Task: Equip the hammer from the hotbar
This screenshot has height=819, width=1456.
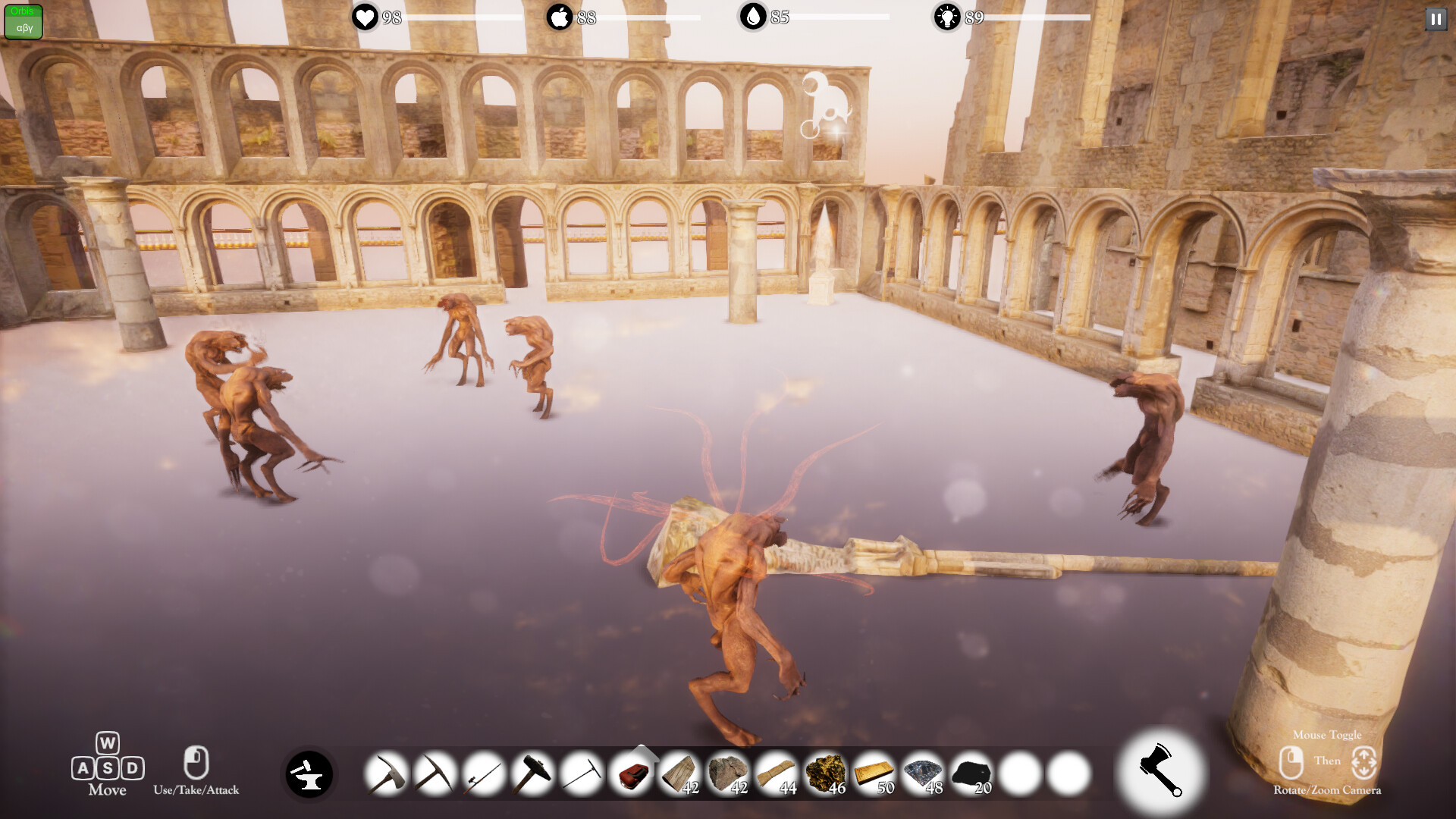Action: (x=532, y=774)
